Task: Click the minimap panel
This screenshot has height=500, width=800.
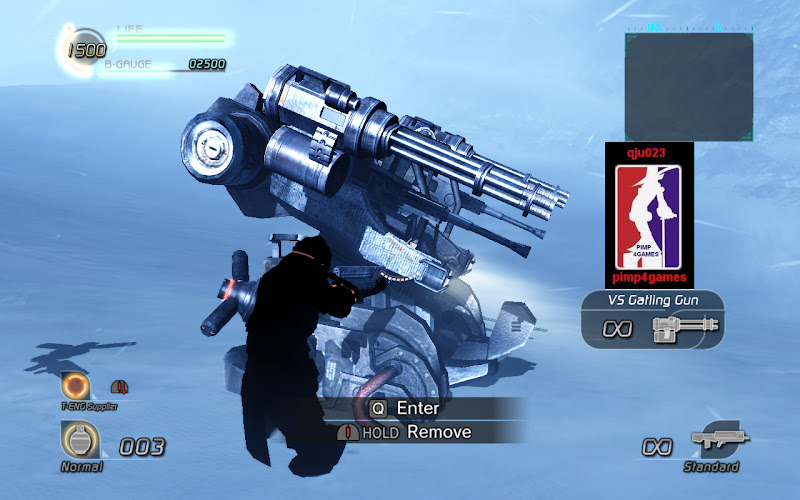Action: pyautogui.click(x=688, y=86)
